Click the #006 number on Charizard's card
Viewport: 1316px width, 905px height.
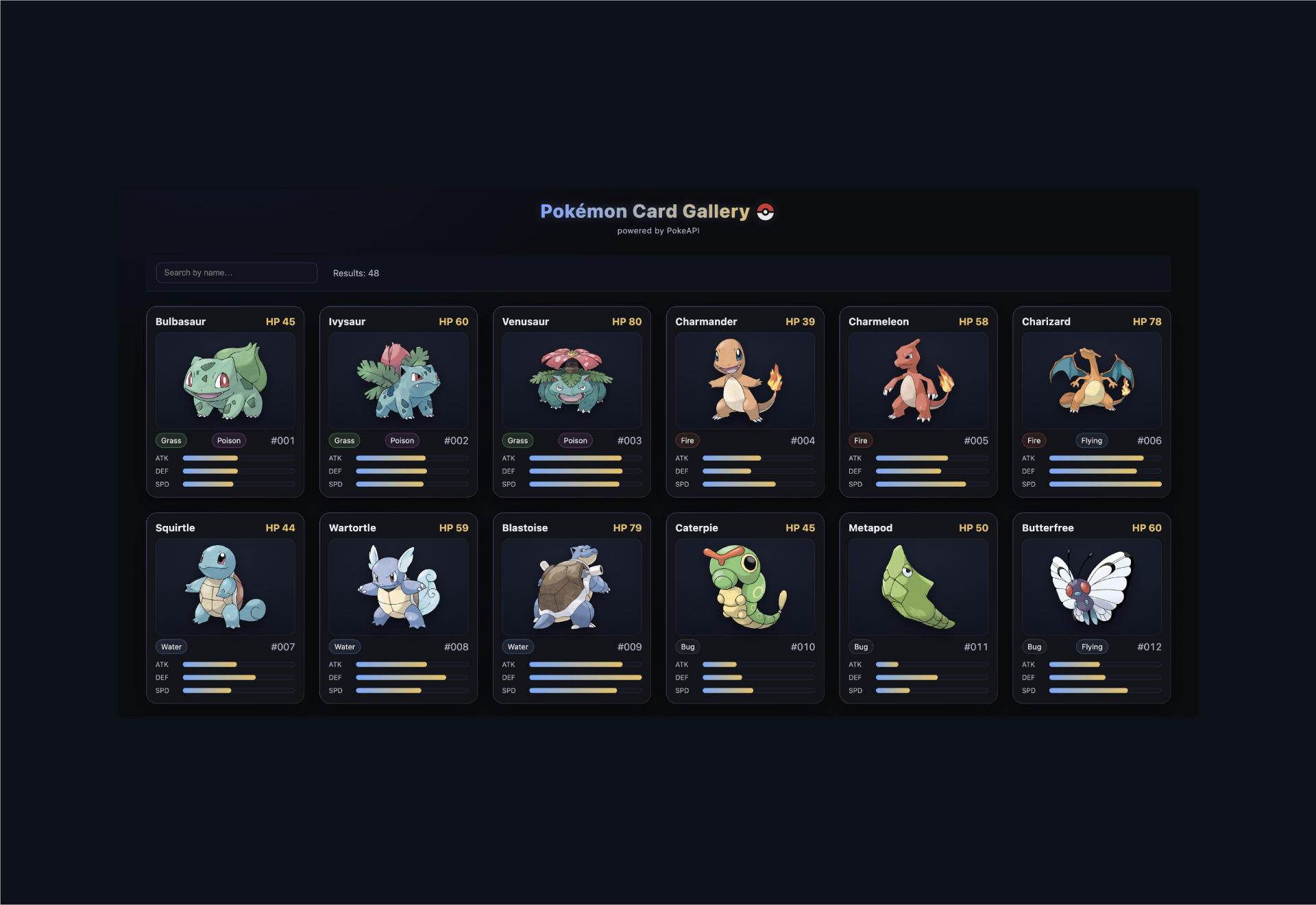(x=1149, y=440)
